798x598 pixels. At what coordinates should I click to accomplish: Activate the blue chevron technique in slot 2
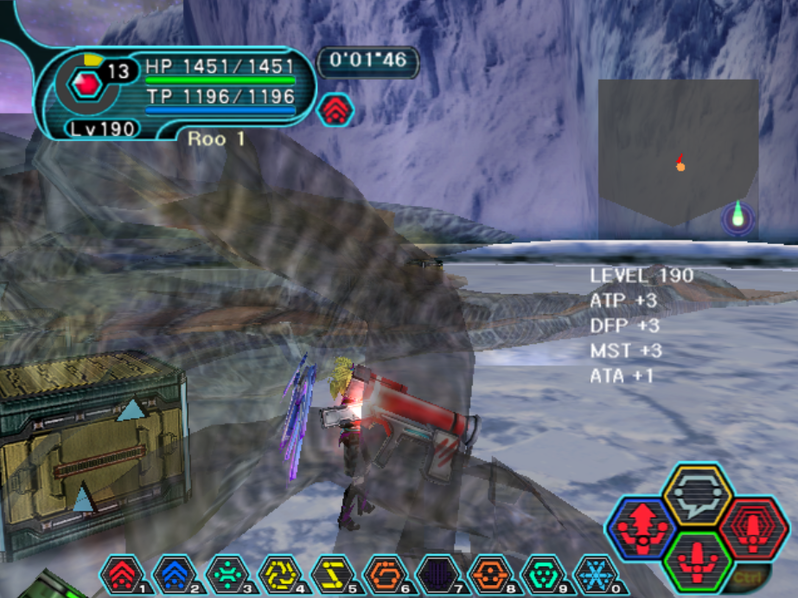[174, 575]
